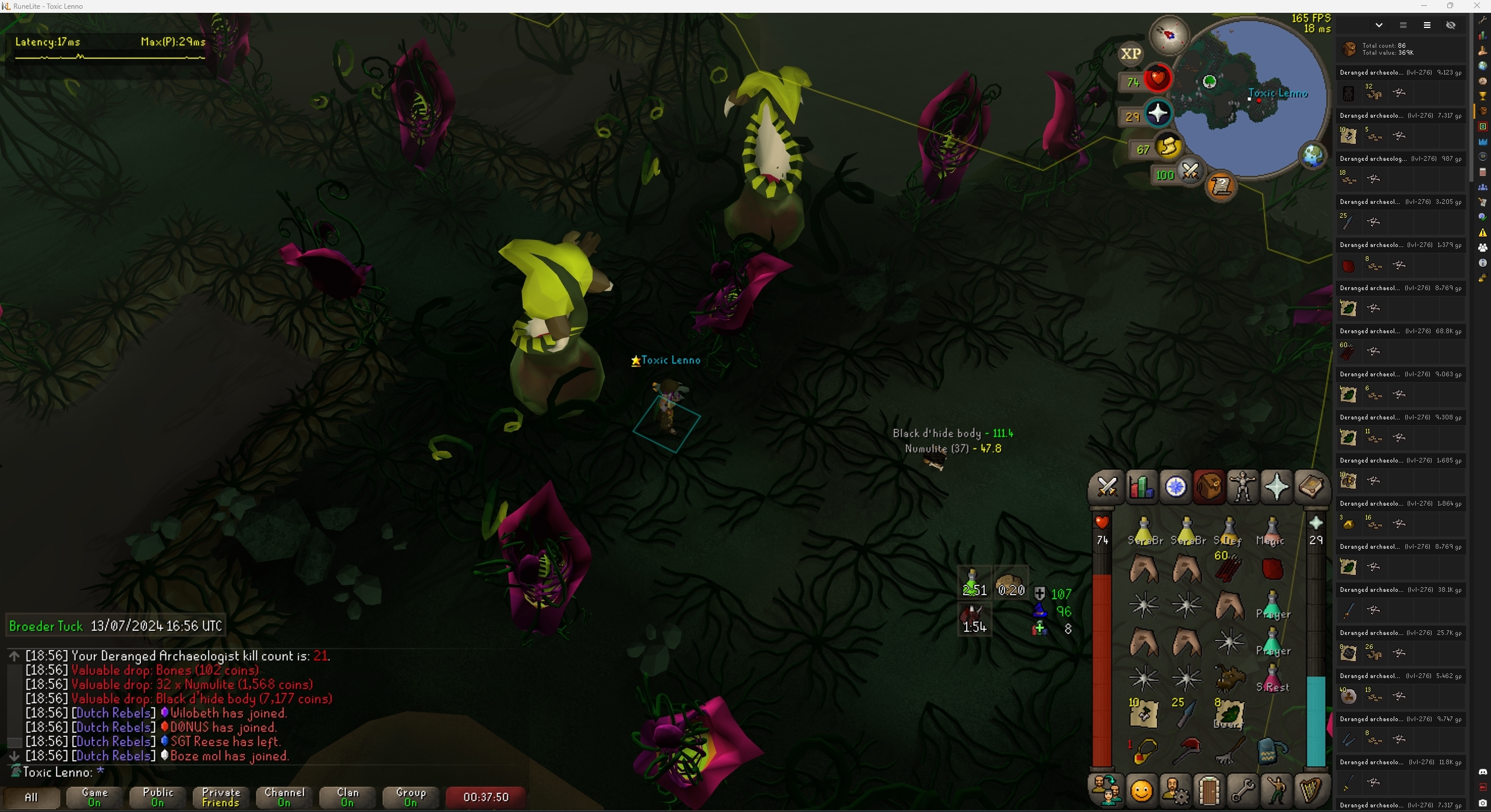Open the Combat Options tab

[x=1106, y=487]
